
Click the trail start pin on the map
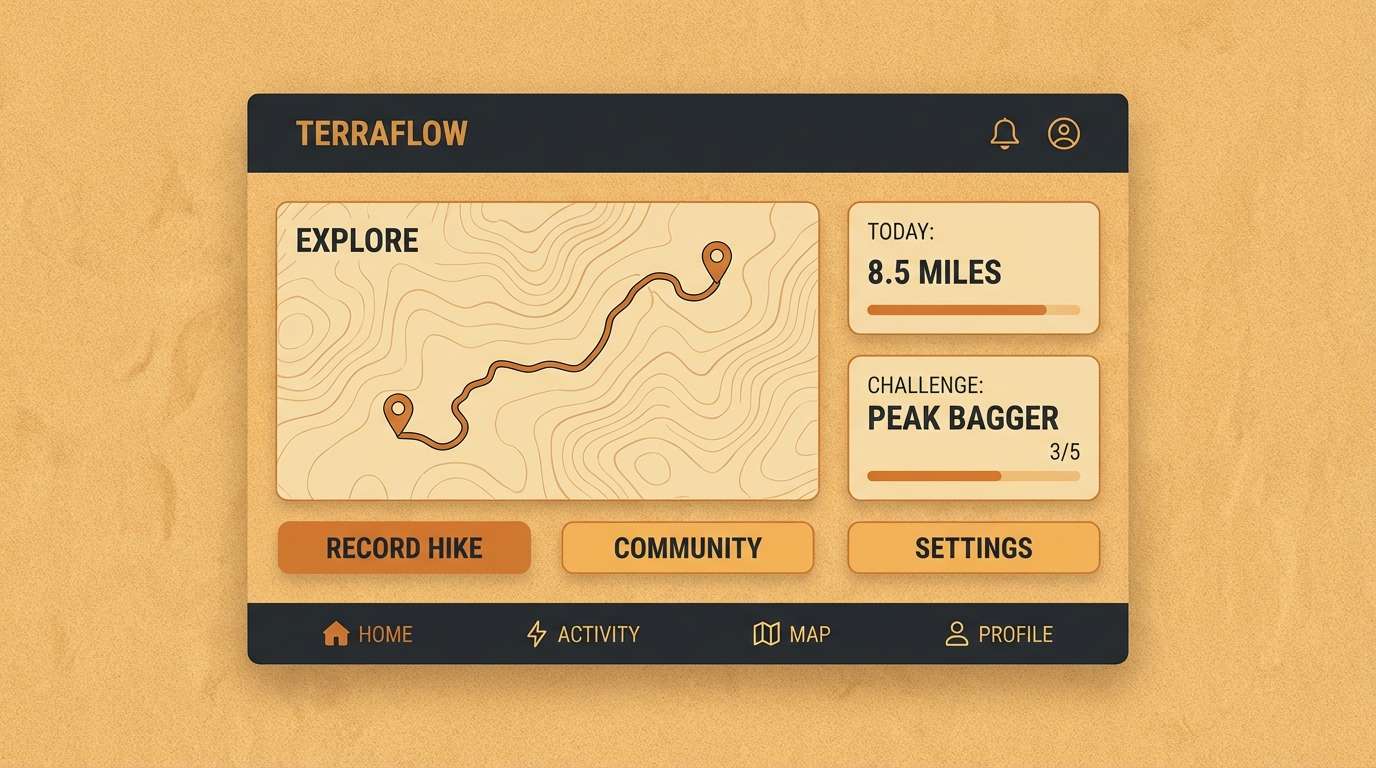click(x=399, y=410)
